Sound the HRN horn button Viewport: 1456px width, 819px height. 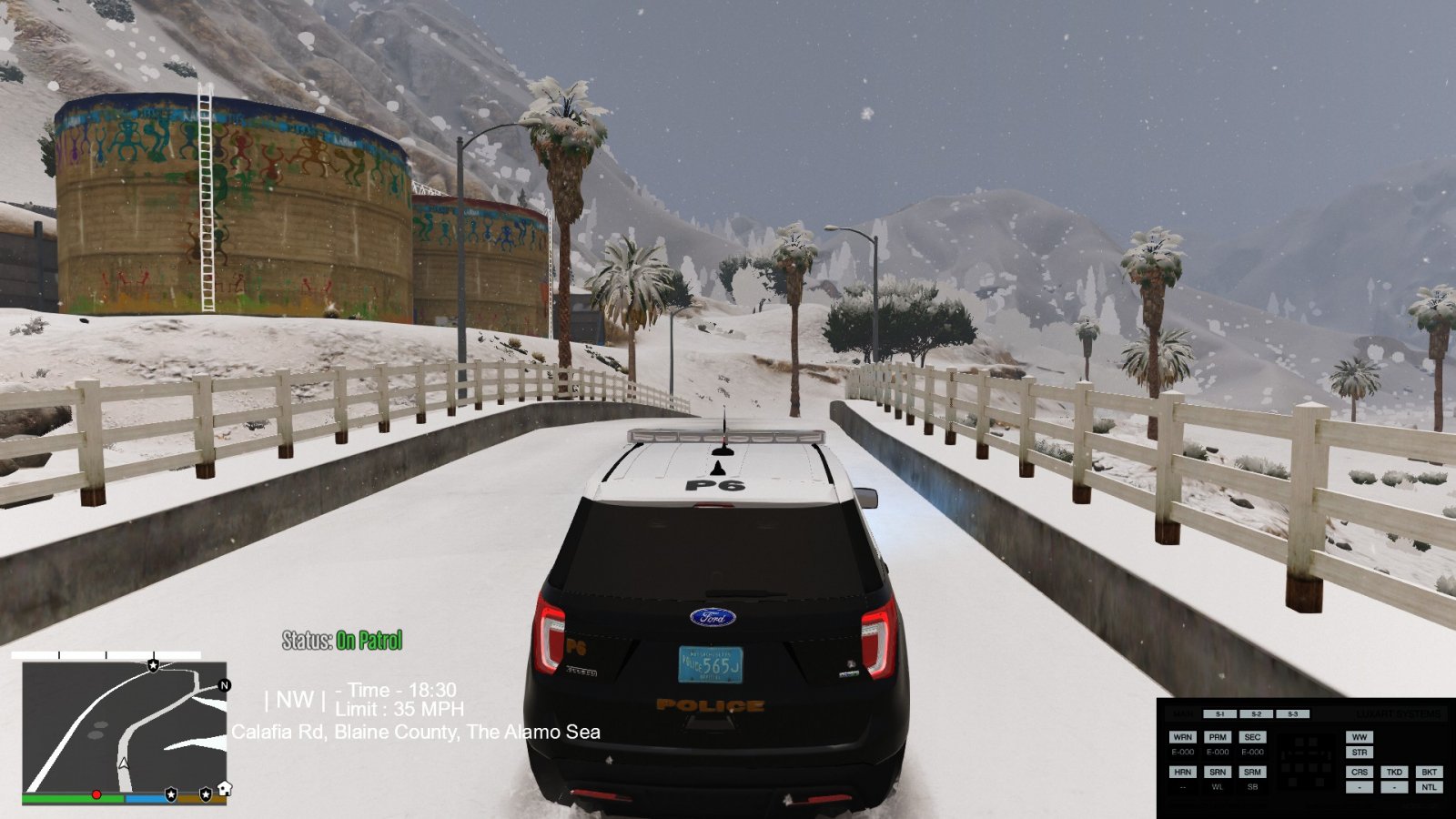click(x=1182, y=772)
